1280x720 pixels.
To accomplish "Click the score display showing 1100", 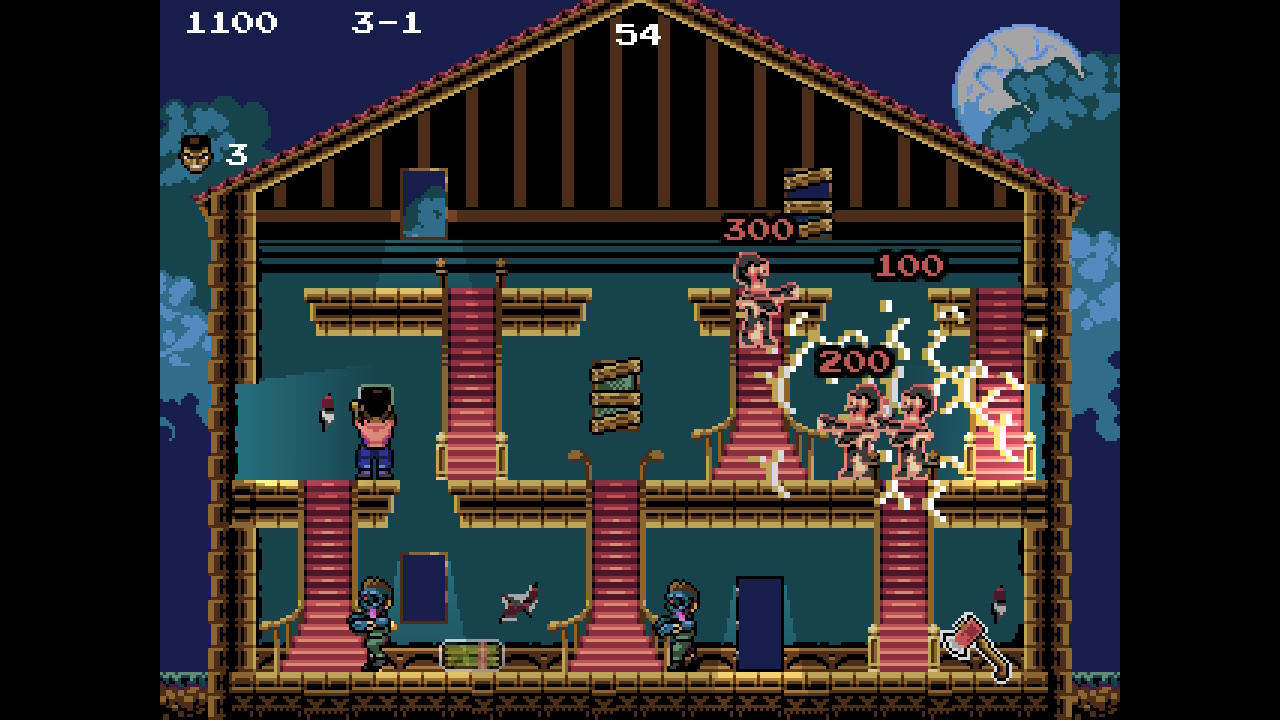I will pyautogui.click(x=230, y=24).
